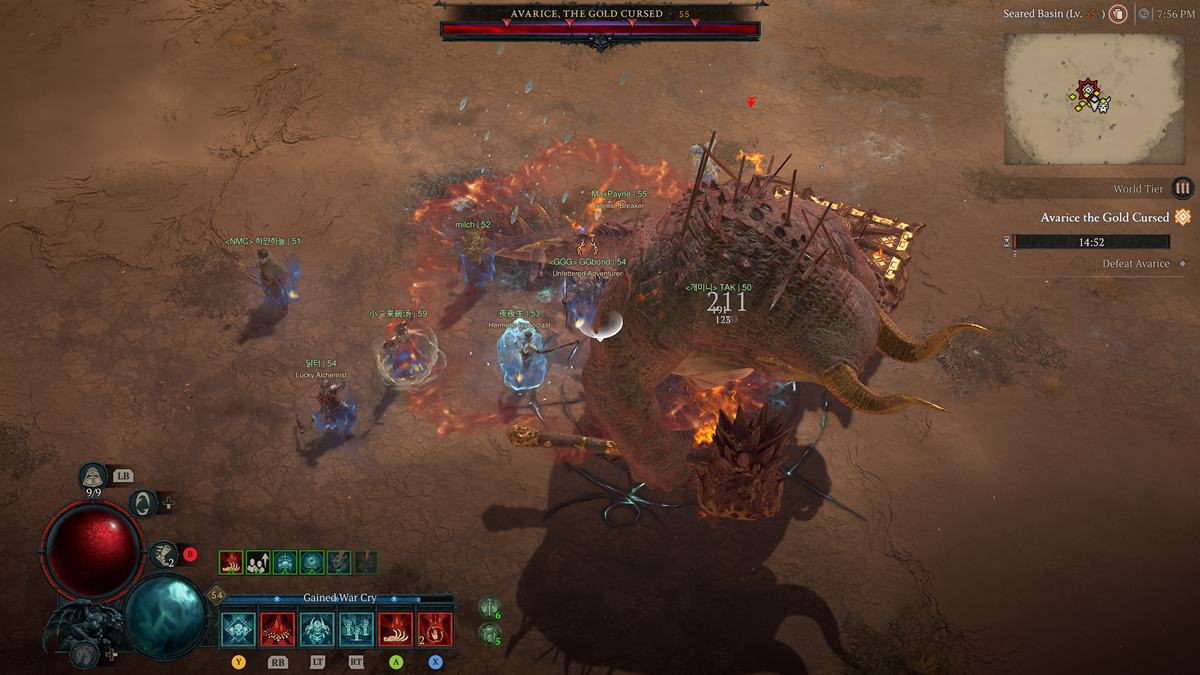1200x675 pixels.
Task: Click the Defeat Avarice objective line
Action: tap(1136, 264)
